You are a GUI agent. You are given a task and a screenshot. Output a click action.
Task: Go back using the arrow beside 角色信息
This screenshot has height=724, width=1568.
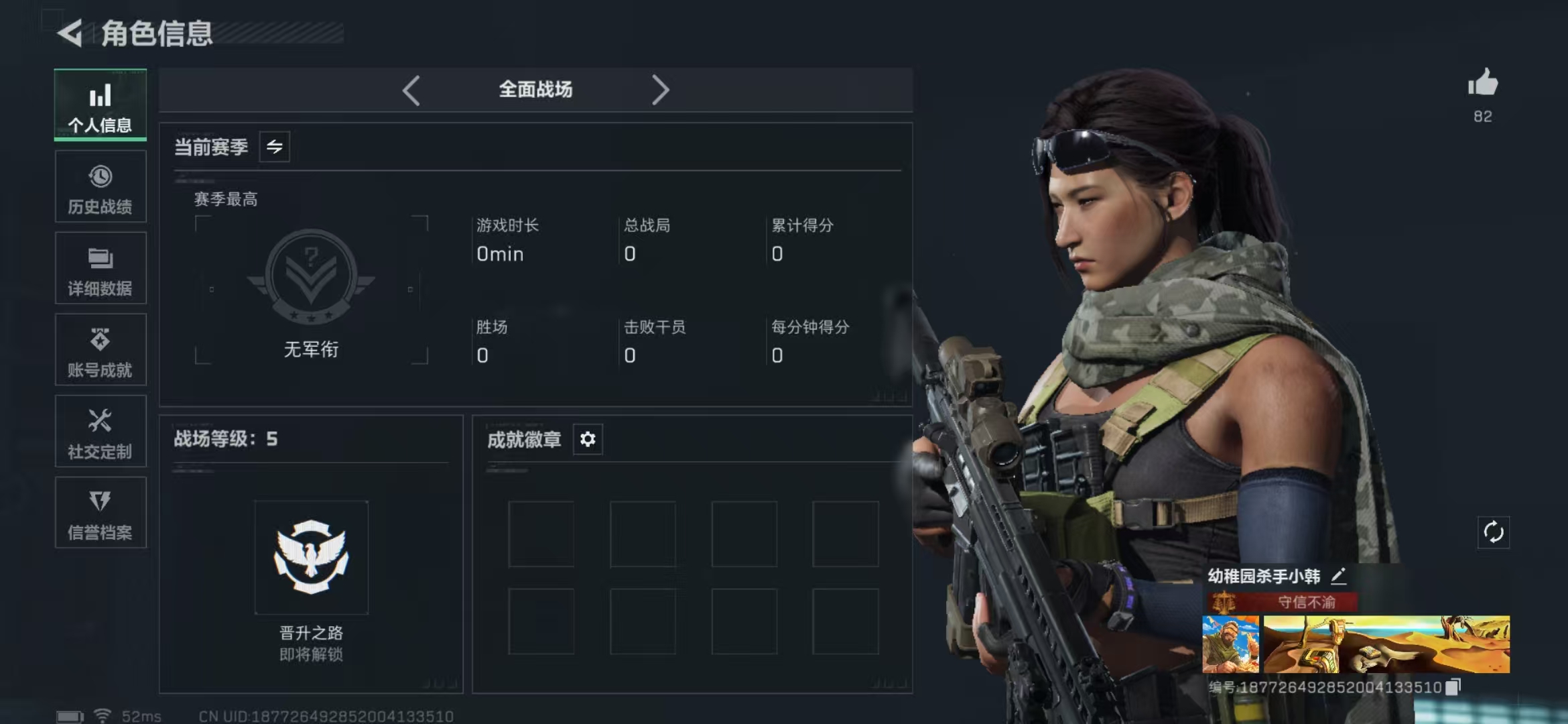coord(70,34)
